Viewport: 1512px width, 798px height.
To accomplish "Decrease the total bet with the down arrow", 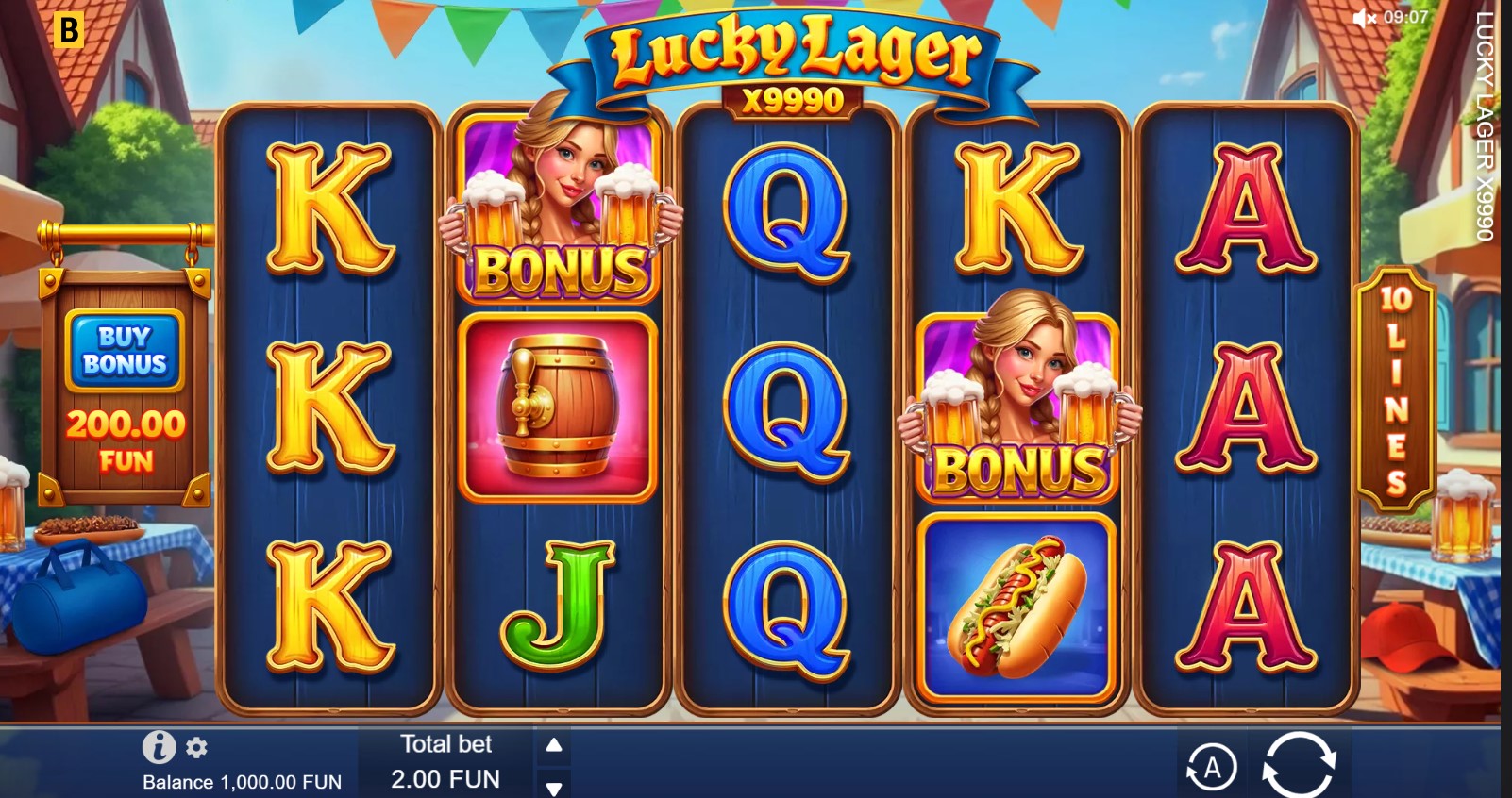I will coord(554,787).
